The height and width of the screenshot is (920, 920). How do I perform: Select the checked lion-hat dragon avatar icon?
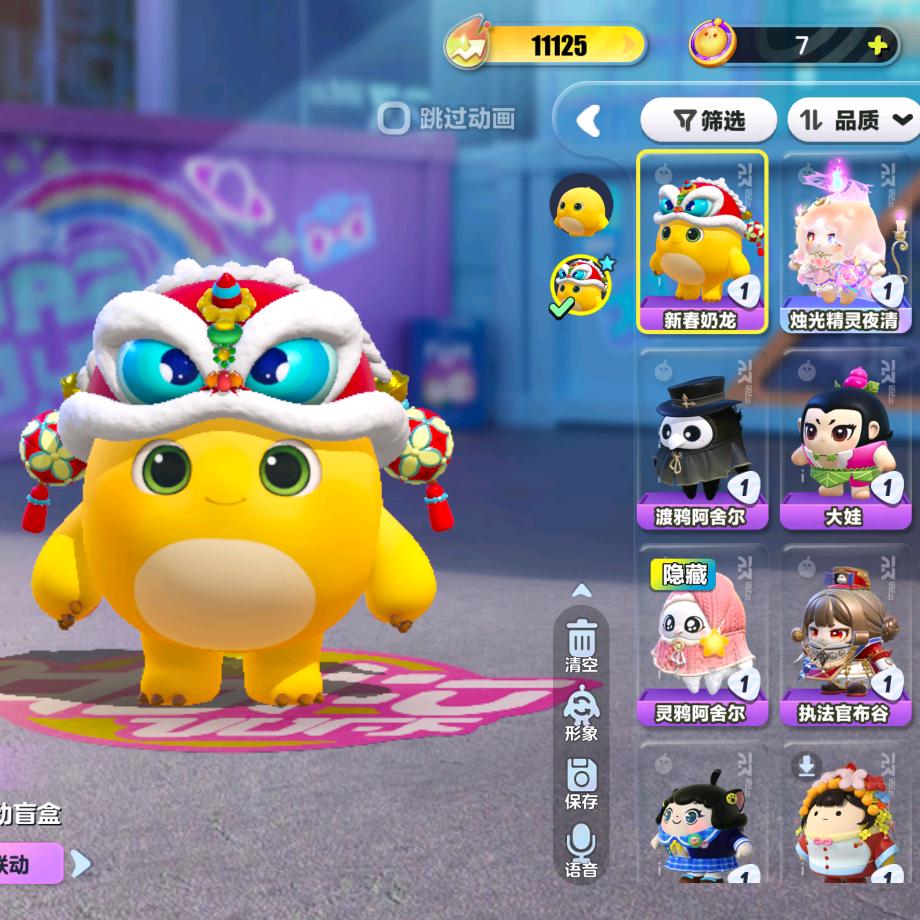580,284
